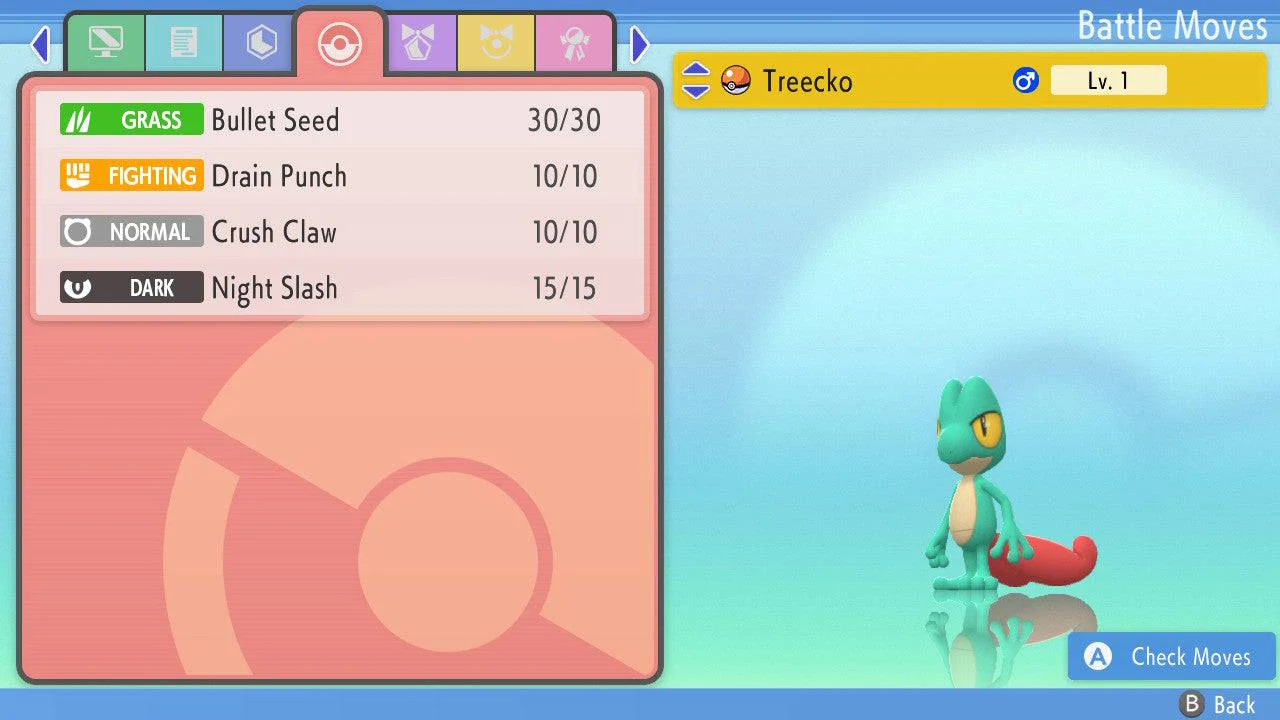
Task: Switch to the green monitor icon tab
Action: click(105, 43)
